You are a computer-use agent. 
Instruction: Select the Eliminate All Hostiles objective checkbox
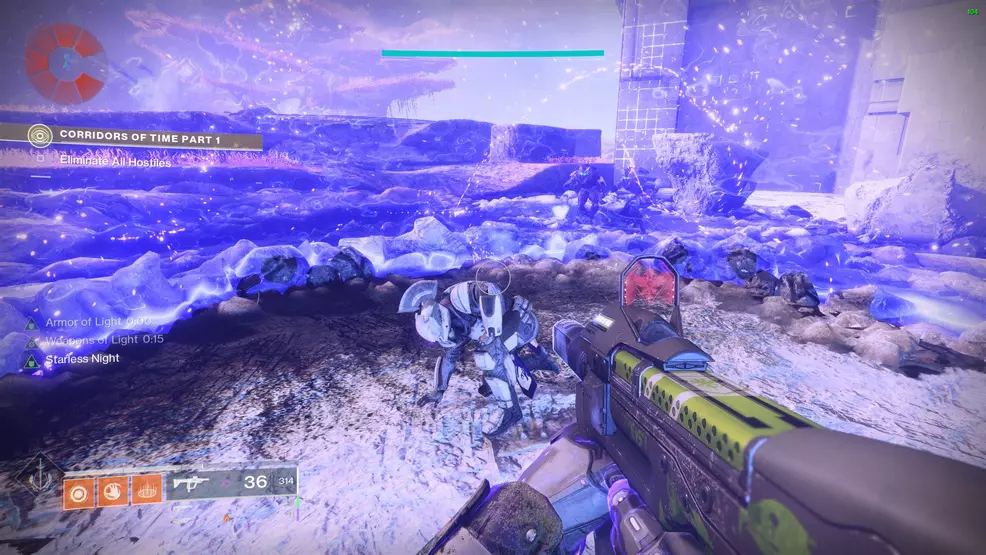click(x=39, y=159)
